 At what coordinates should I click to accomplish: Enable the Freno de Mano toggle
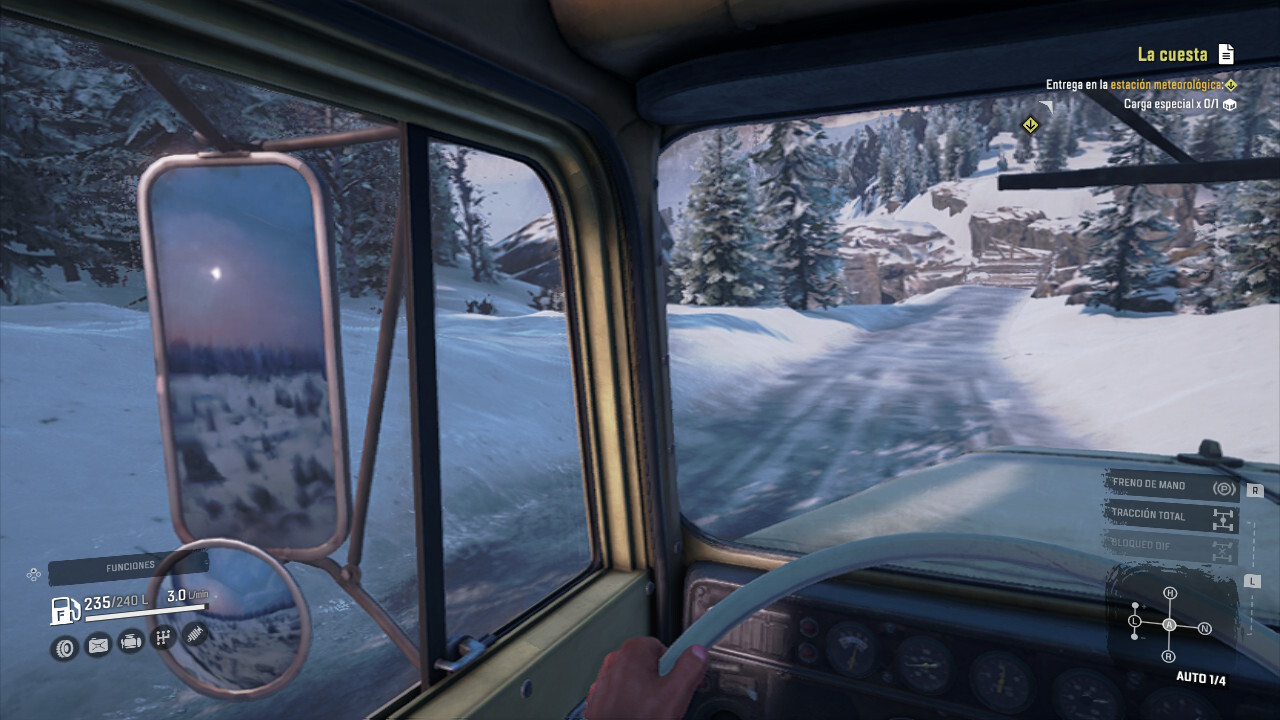pyautogui.click(x=1150, y=484)
